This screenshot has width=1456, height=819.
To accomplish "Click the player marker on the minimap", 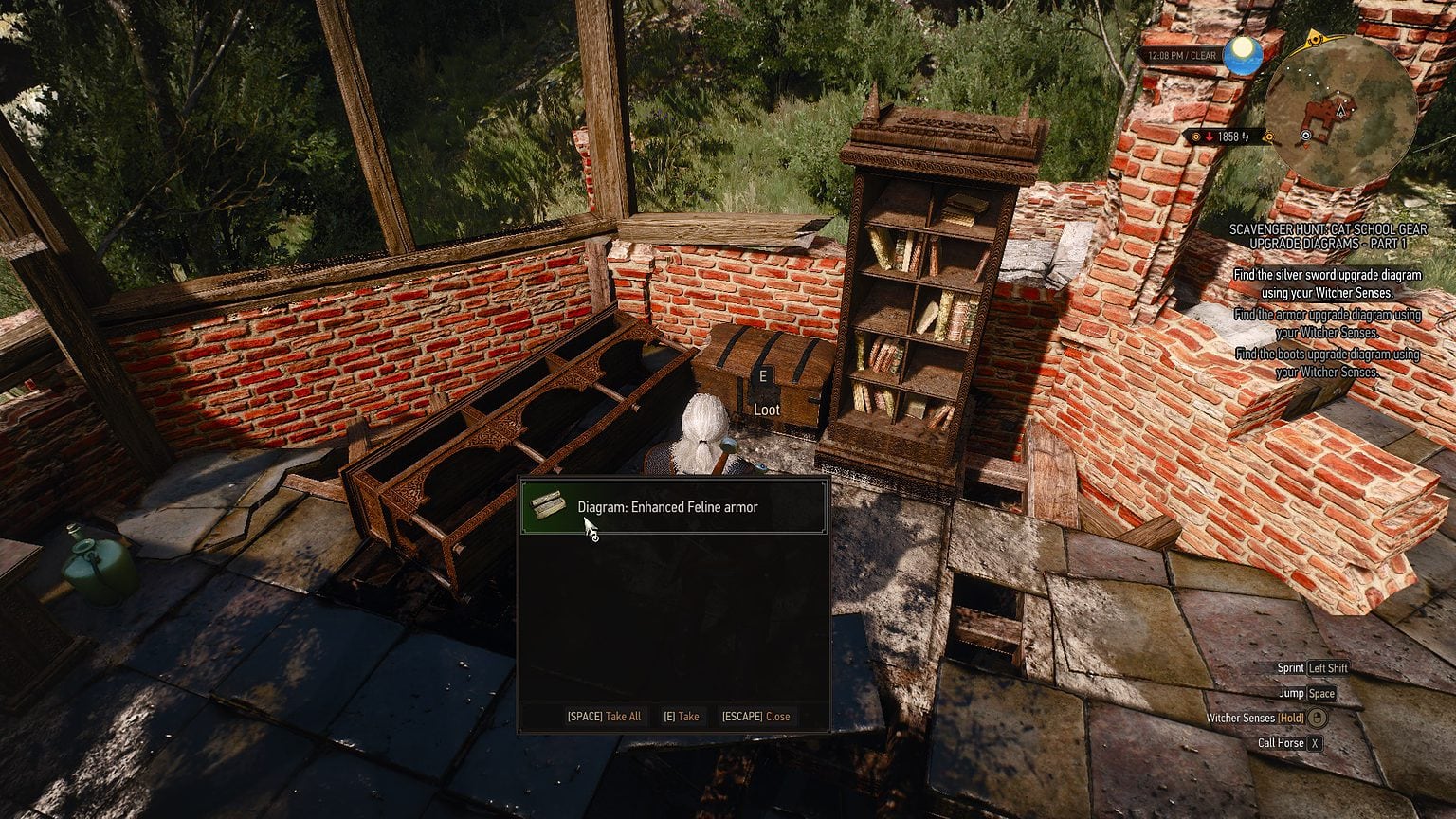I will tap(1340, 110).
